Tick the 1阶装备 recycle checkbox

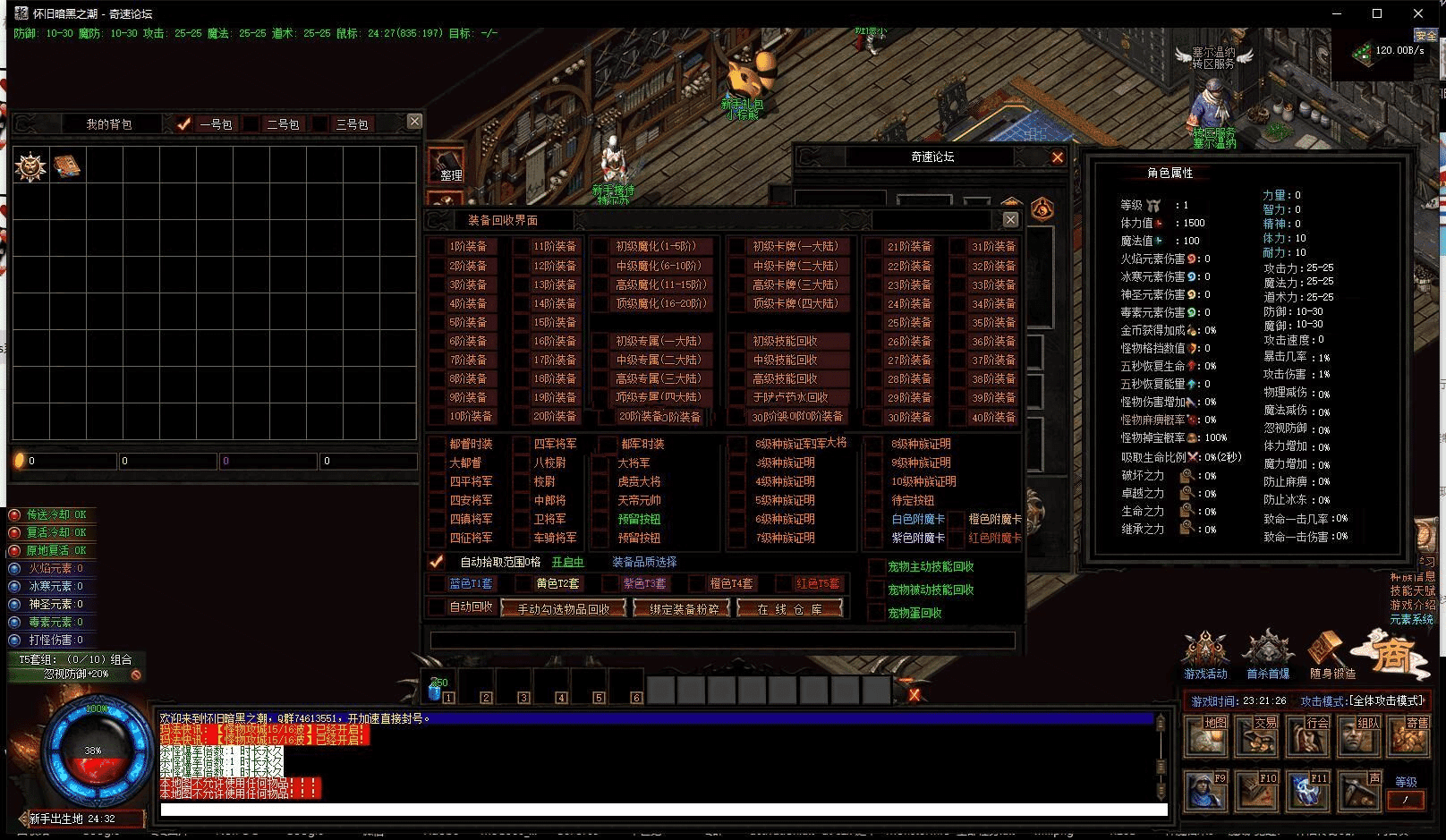click(438, 246)
